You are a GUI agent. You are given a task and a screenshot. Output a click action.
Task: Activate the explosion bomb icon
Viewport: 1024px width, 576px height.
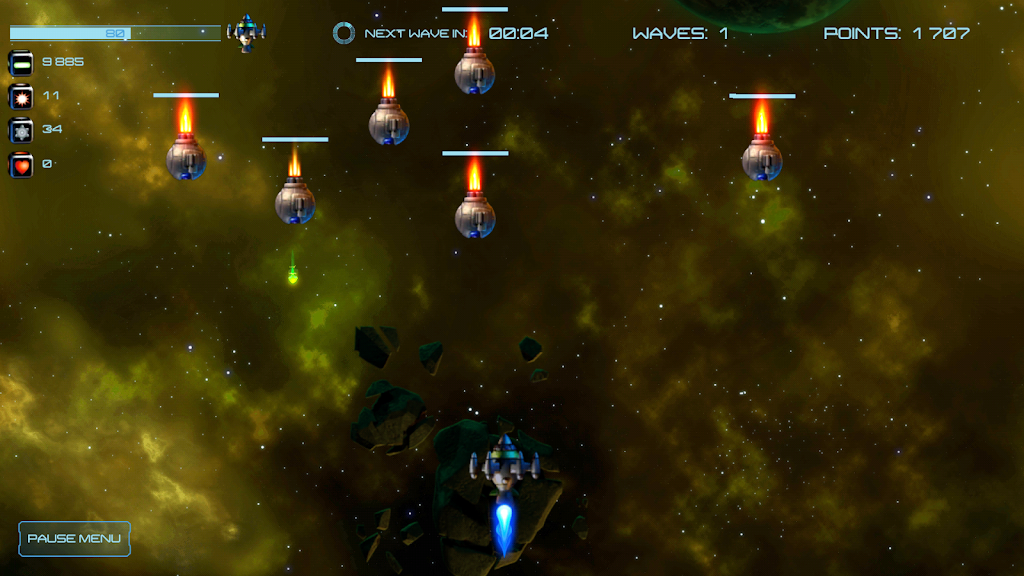[x=21, y=96]
